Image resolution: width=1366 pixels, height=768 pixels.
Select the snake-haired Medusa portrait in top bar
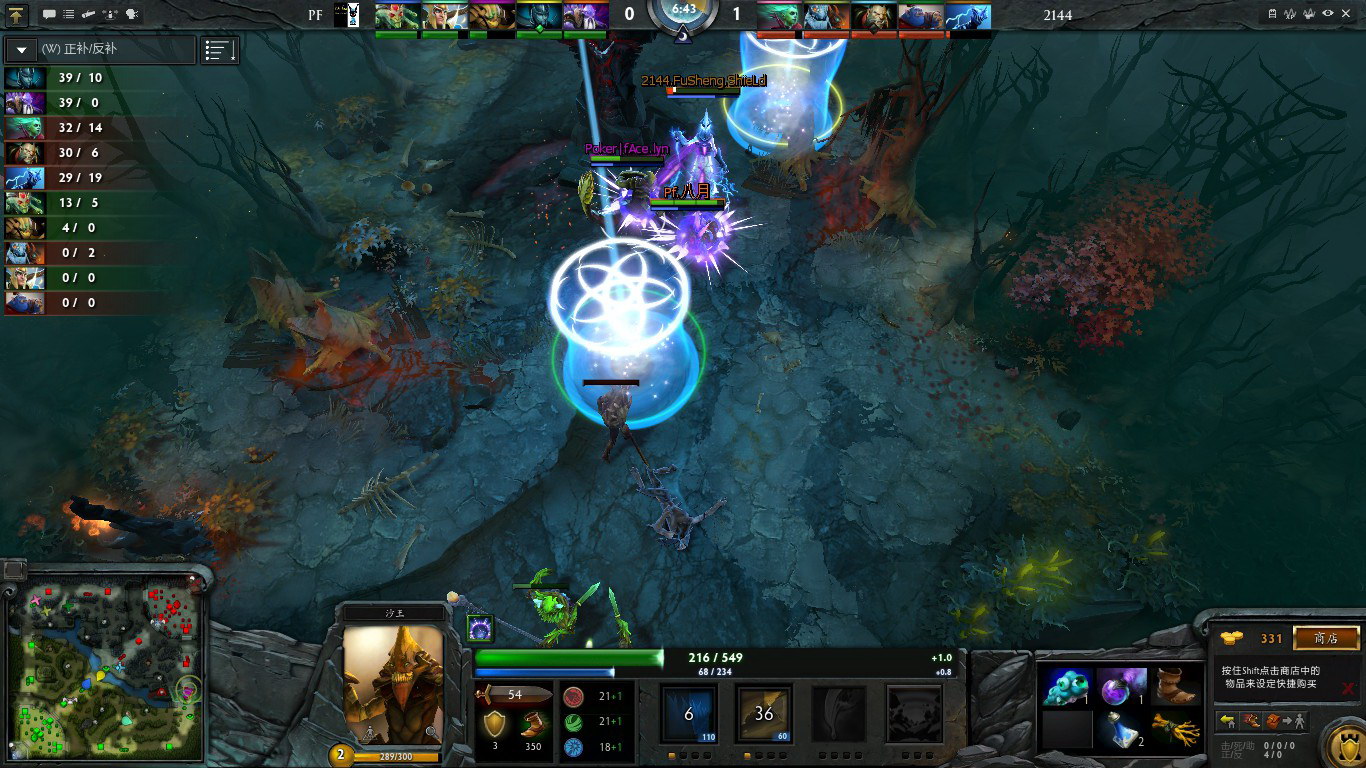pyautogui.click(x=780, y=16)
